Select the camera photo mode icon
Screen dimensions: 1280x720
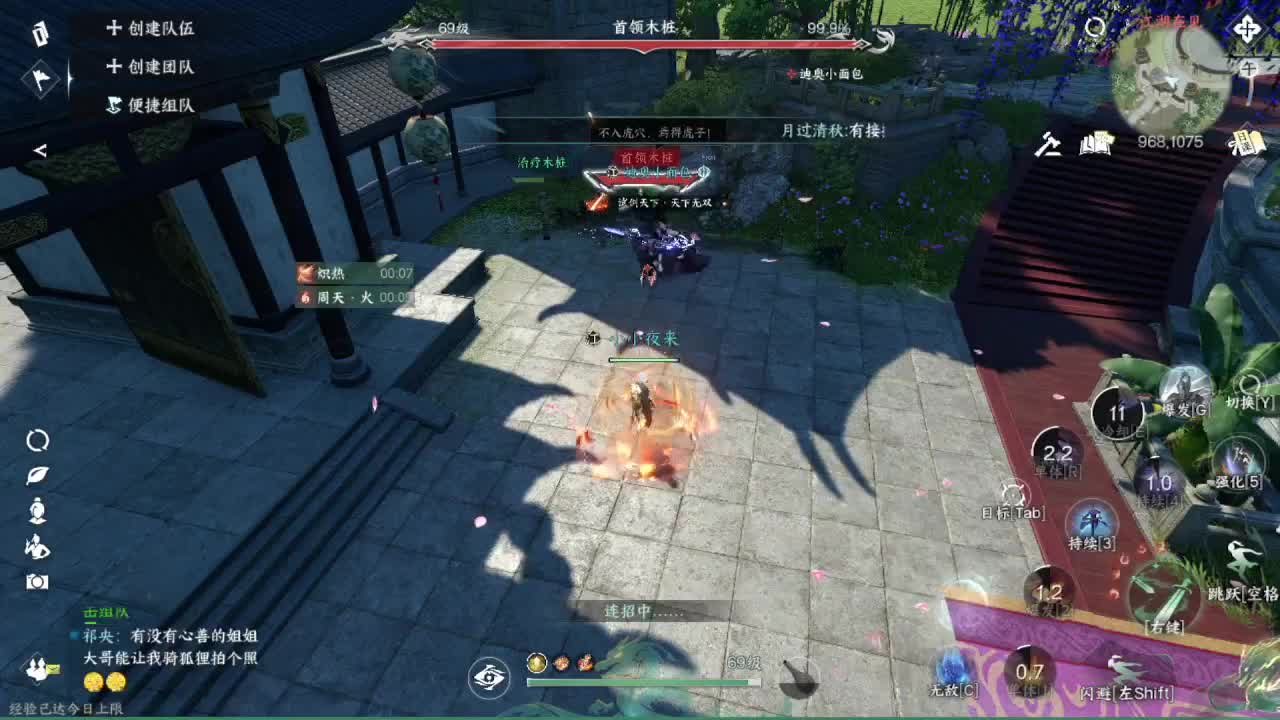37,580
